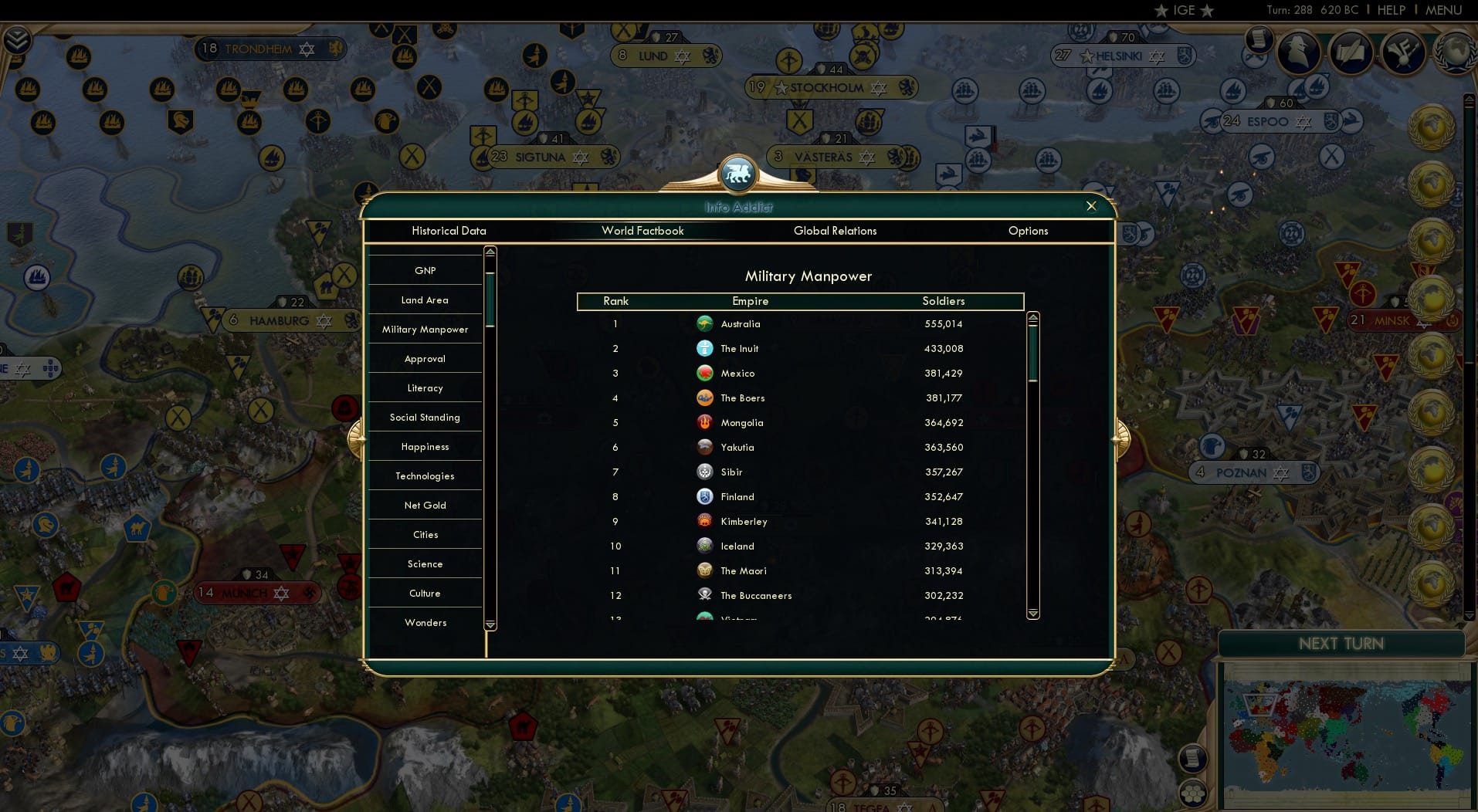Open the Diplomacy overview scroll-and-quill icon
Screen dimensions: 1478x812
tap(1351, 54)
